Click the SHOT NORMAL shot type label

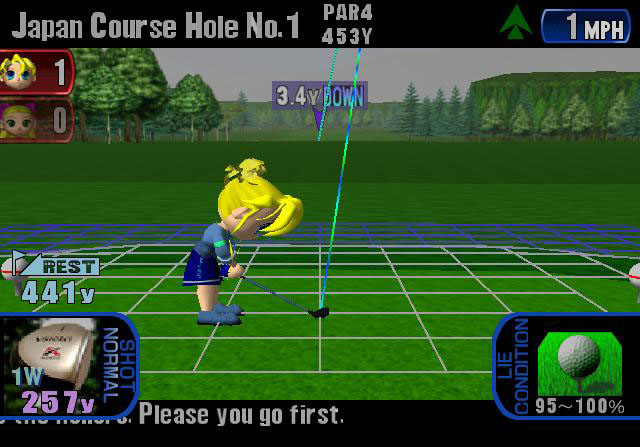coord(118,362)
